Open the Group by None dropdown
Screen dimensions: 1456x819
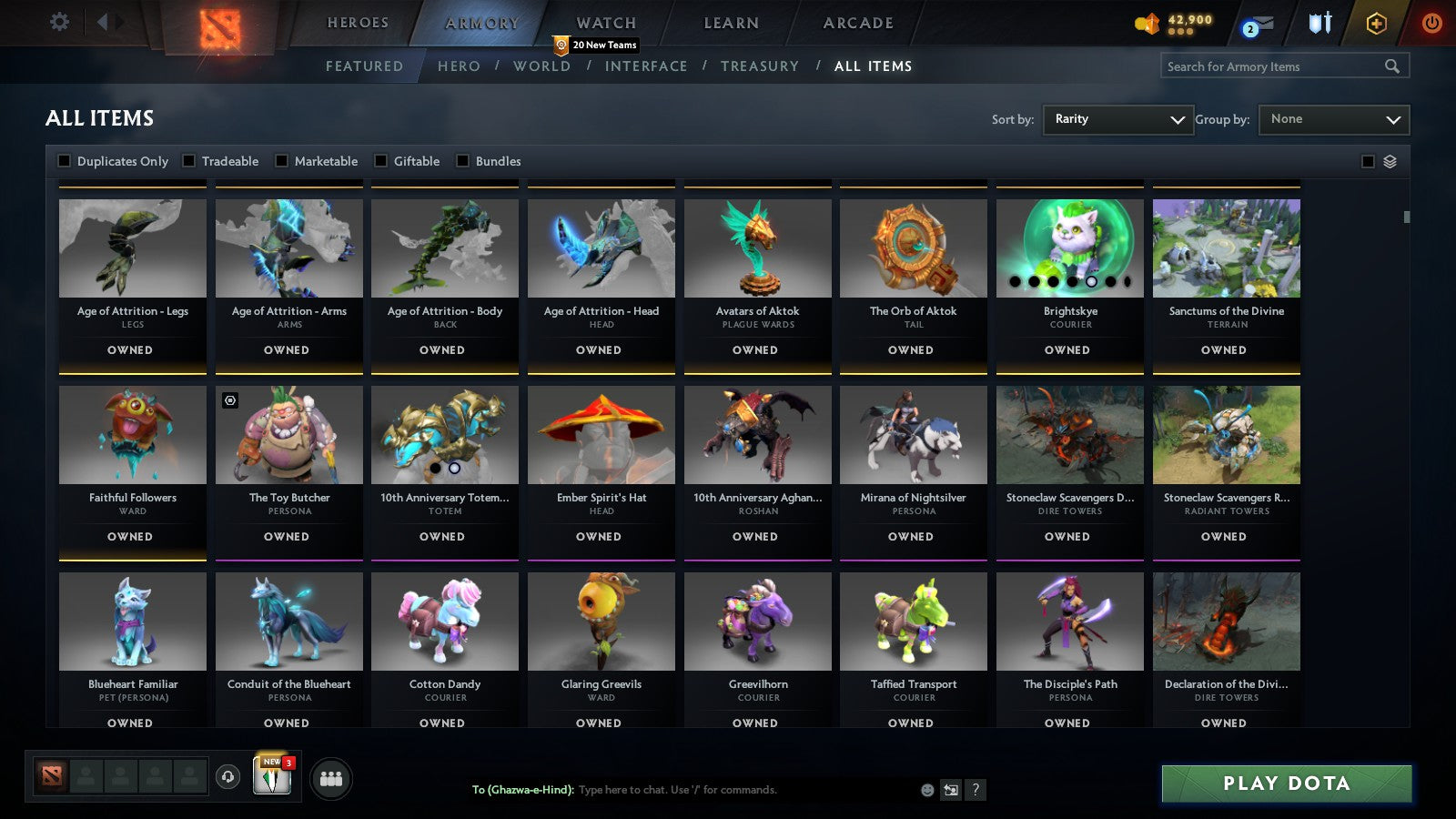1333,119
